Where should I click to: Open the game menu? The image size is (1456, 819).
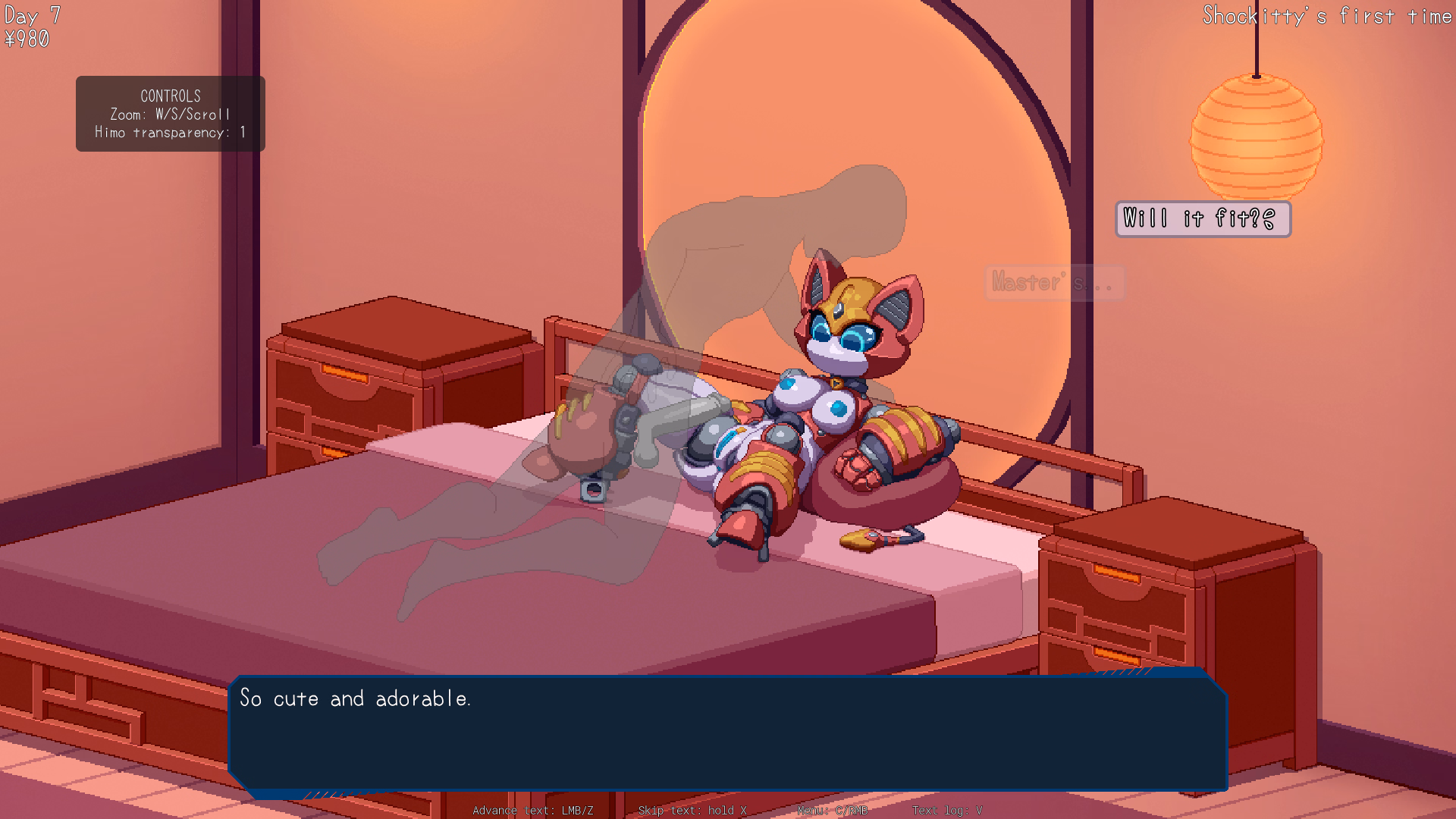[x=832, y=811]
